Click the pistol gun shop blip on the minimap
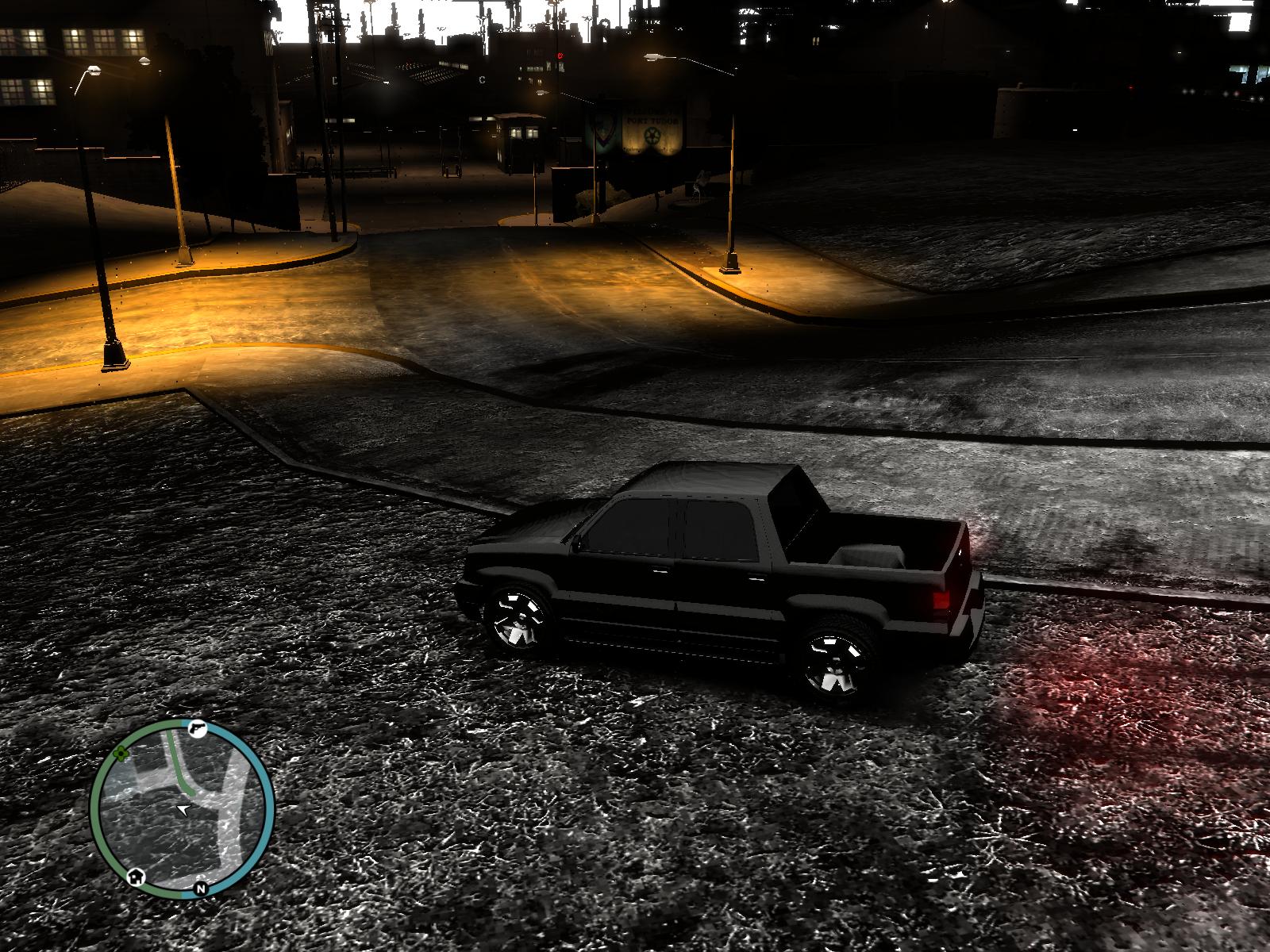1270x952 pixels. point(197,727)
